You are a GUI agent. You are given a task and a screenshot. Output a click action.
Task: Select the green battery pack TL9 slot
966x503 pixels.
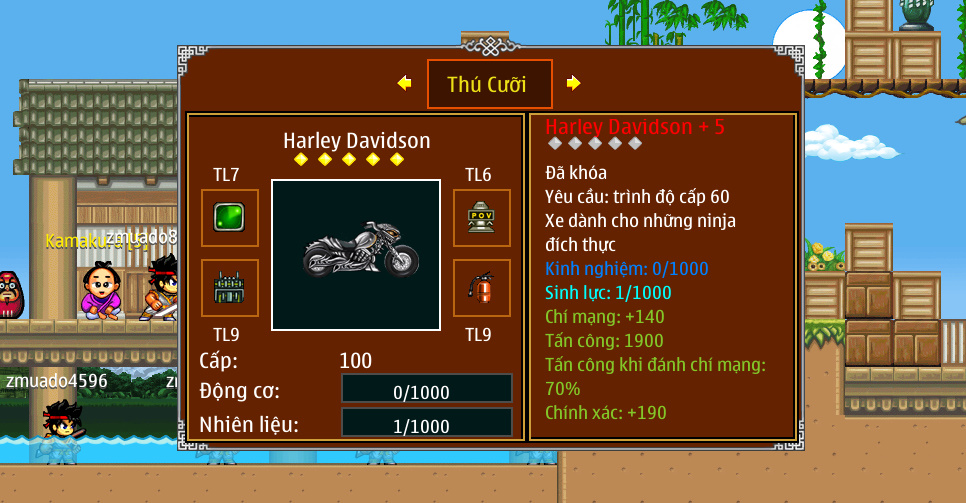click(230, 288)
